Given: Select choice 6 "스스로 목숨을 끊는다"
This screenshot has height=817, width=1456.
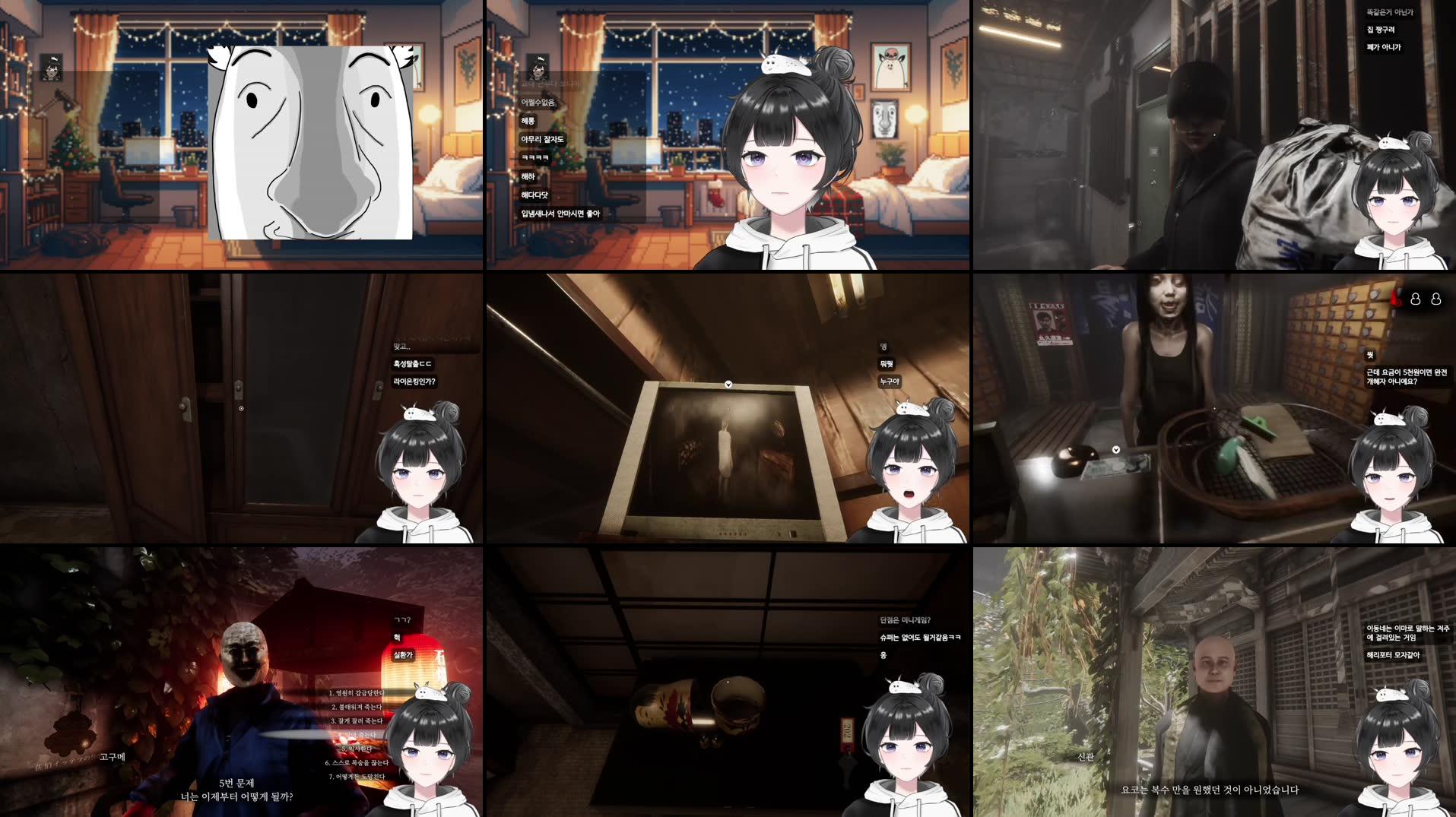Looking at the screenshot, I should 357,762.
